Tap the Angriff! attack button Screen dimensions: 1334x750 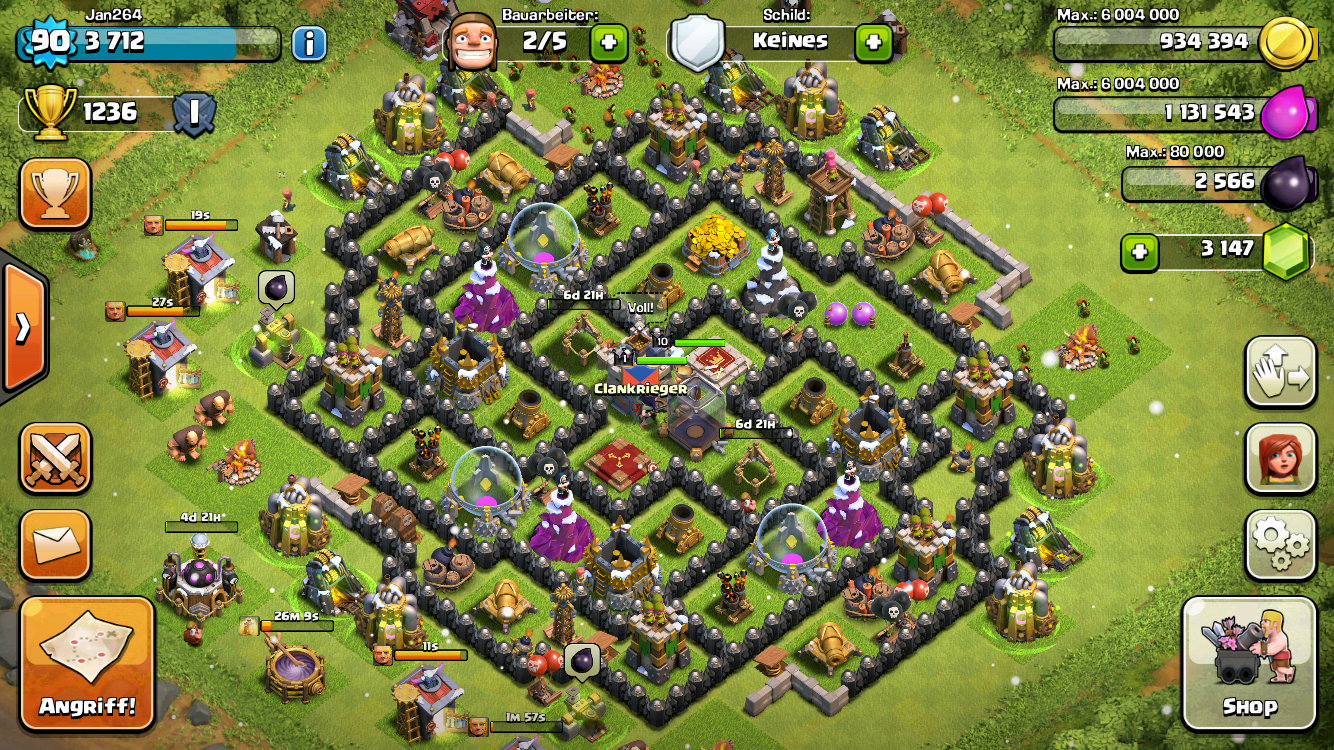(87, 664)
